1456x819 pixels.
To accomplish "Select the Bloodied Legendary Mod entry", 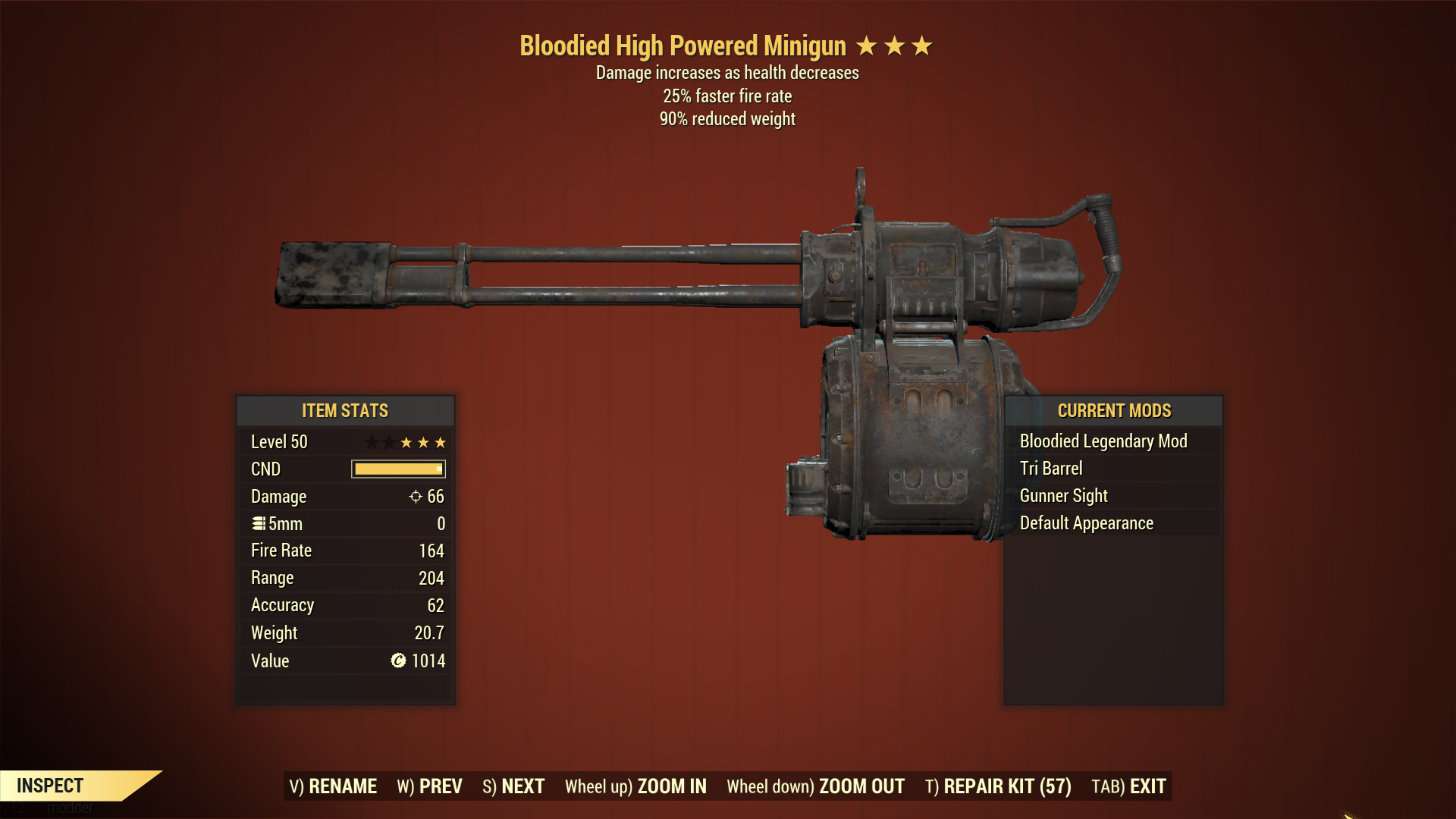I will (1103, 441).
